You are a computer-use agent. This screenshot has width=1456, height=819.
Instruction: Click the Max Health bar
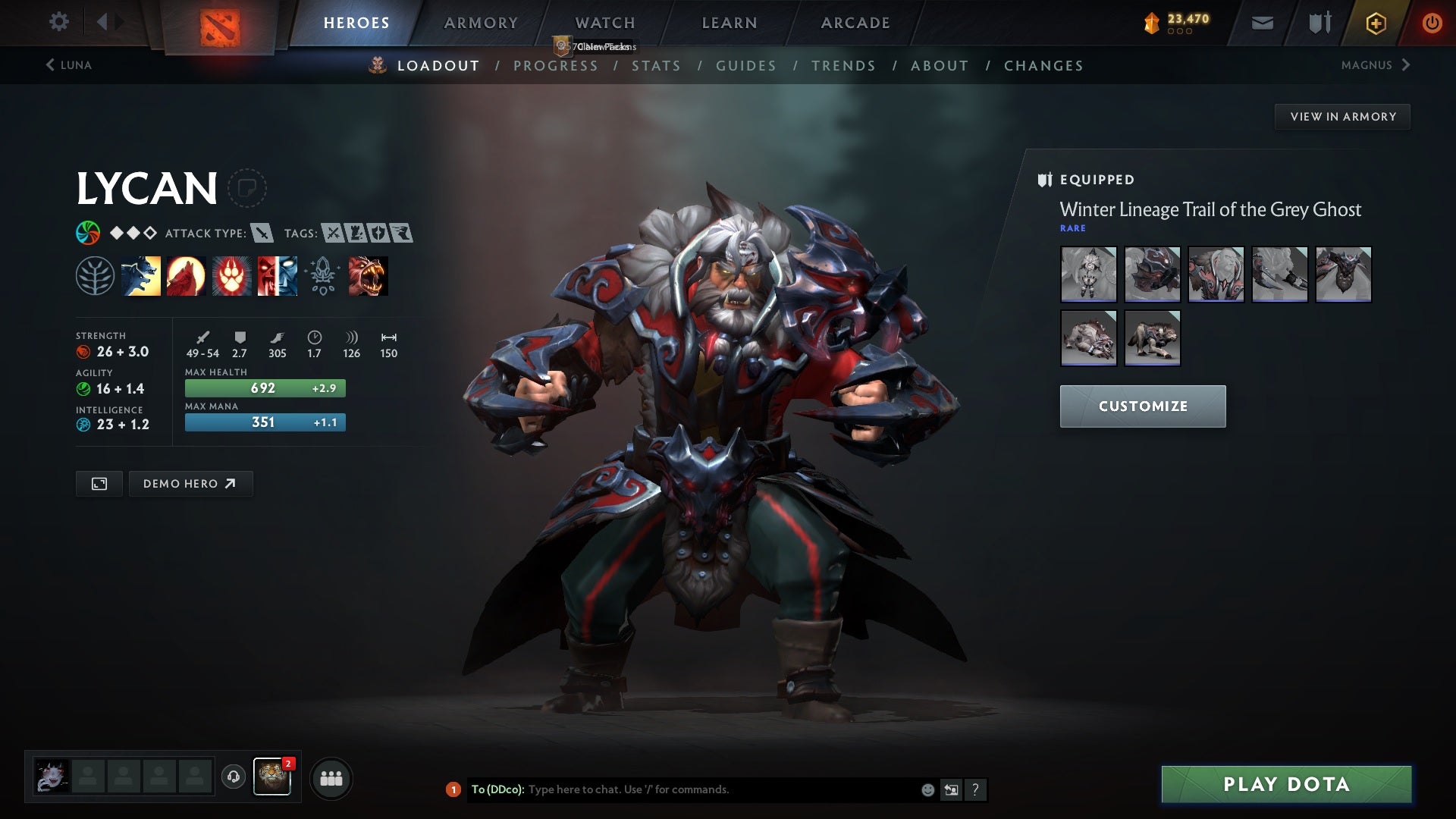265,388
